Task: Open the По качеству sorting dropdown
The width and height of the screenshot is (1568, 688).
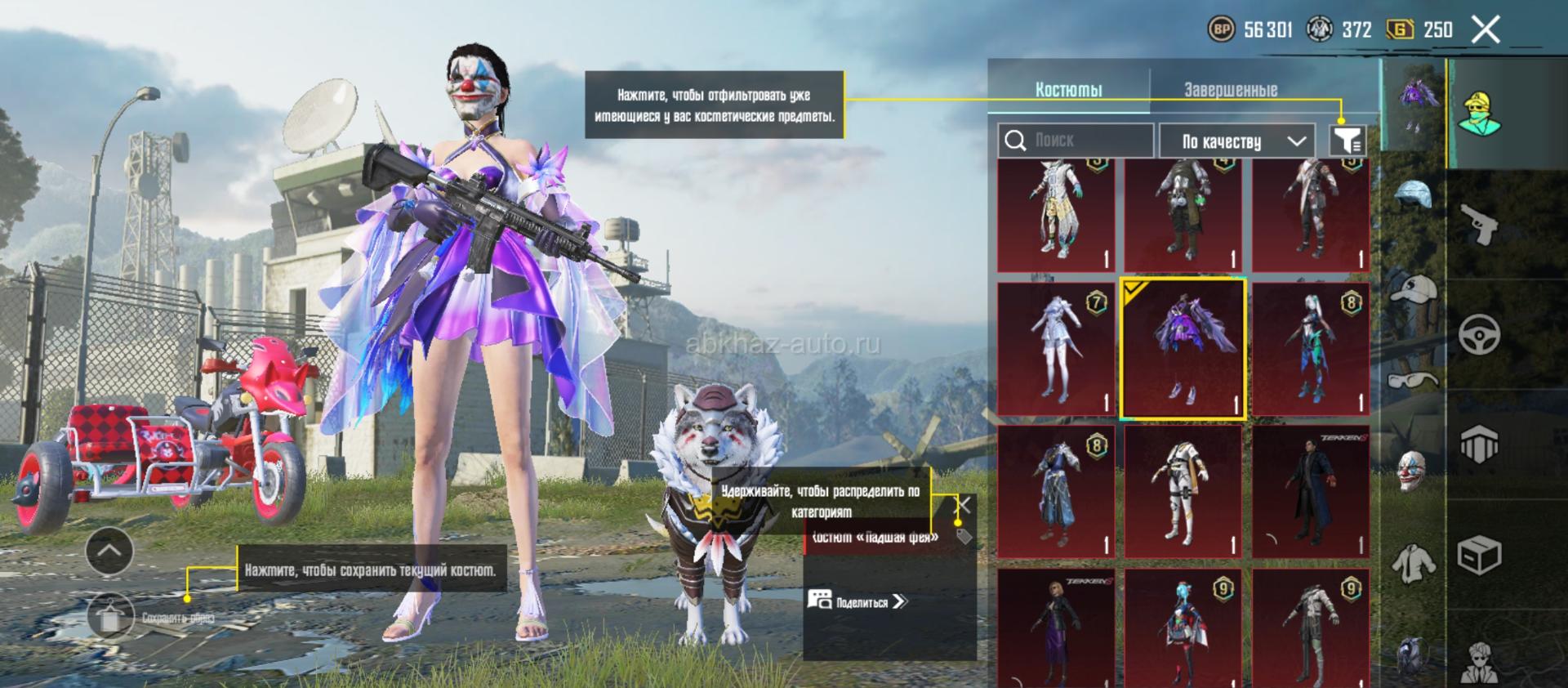Action: [1236, 141]
